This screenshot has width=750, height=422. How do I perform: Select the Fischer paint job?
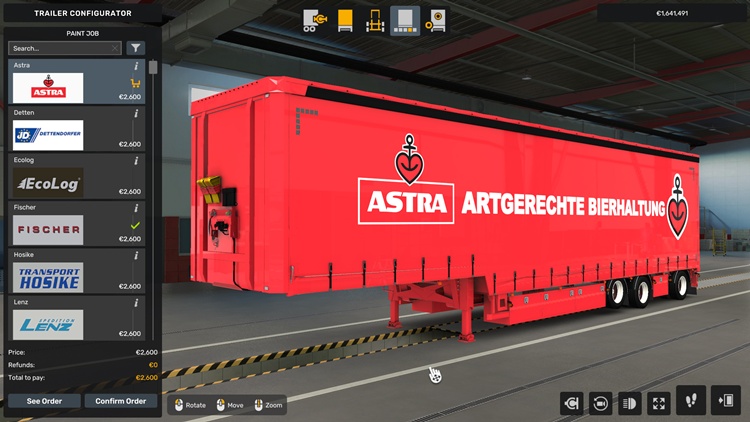(x=48, y=230)
